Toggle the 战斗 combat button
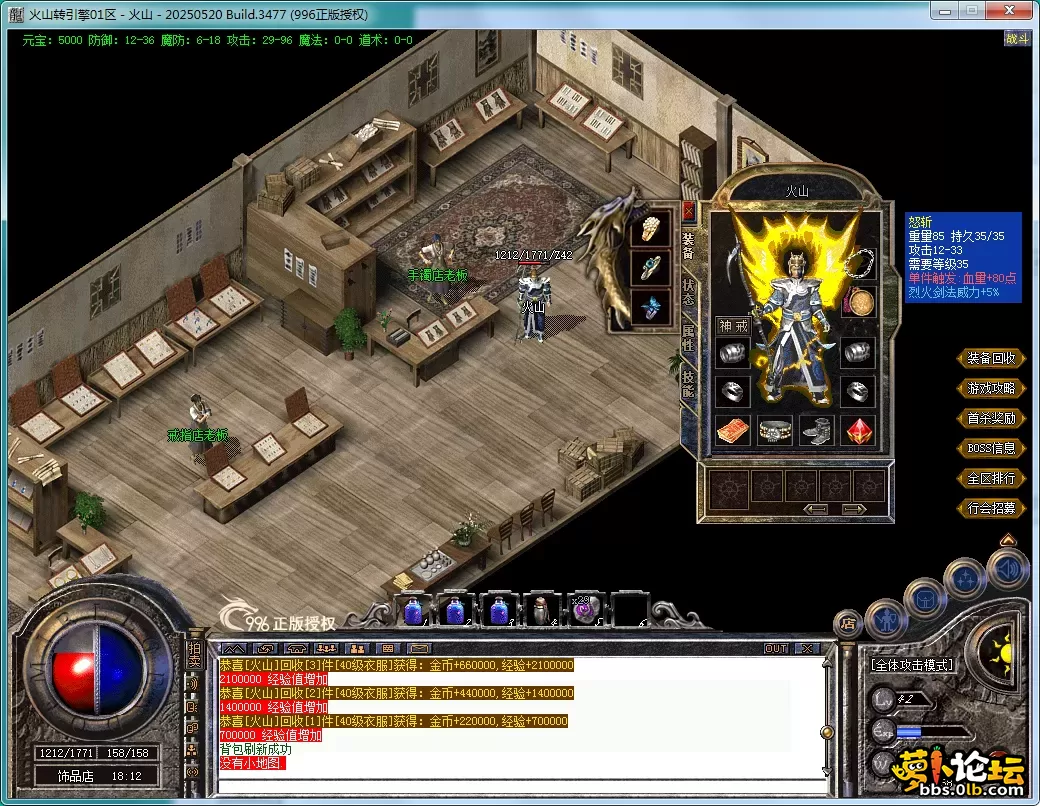The height and width of the screenshot is (806, 1040). (x=1017, y=39)
